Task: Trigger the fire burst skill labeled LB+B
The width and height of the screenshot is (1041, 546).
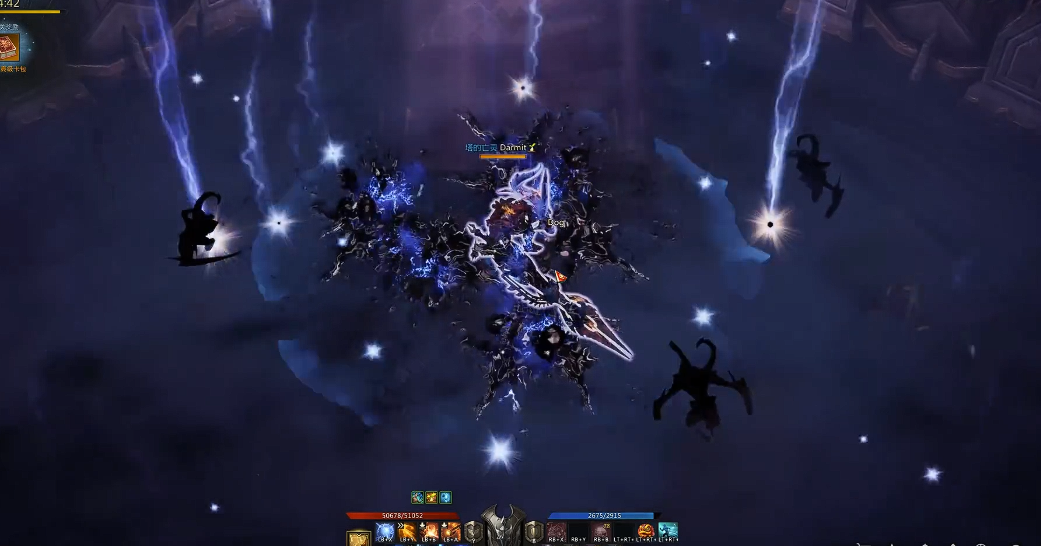Action: [x=430, y=531]
